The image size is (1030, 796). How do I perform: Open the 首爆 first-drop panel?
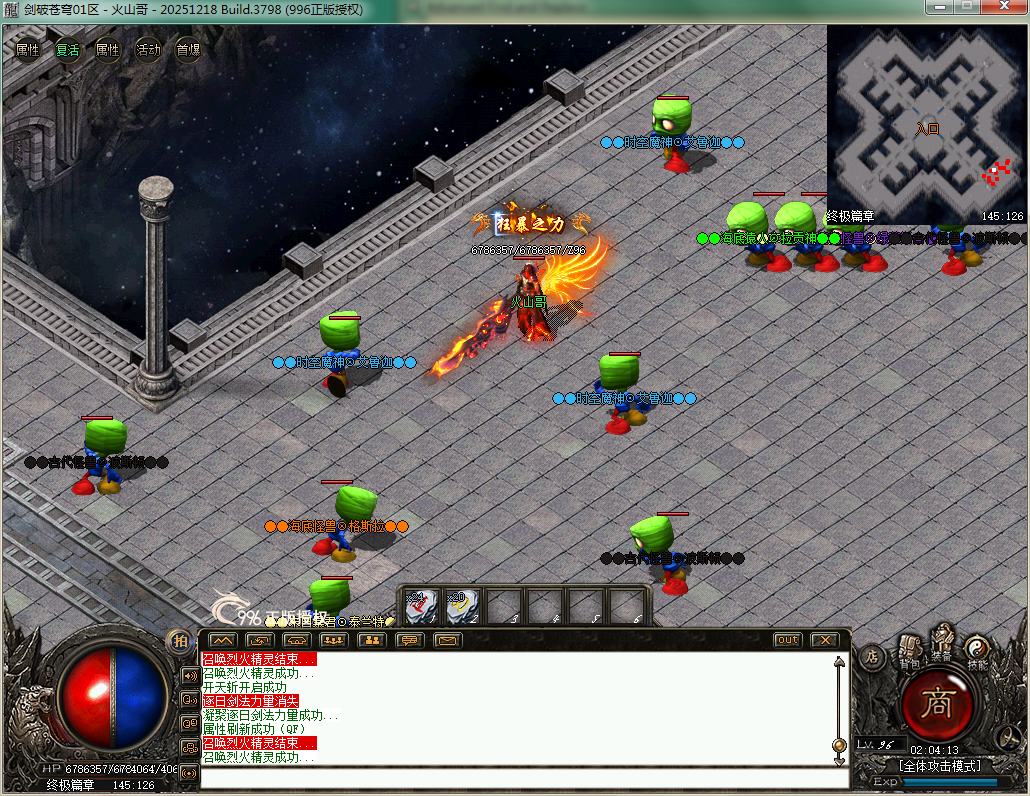coord(188,50)
